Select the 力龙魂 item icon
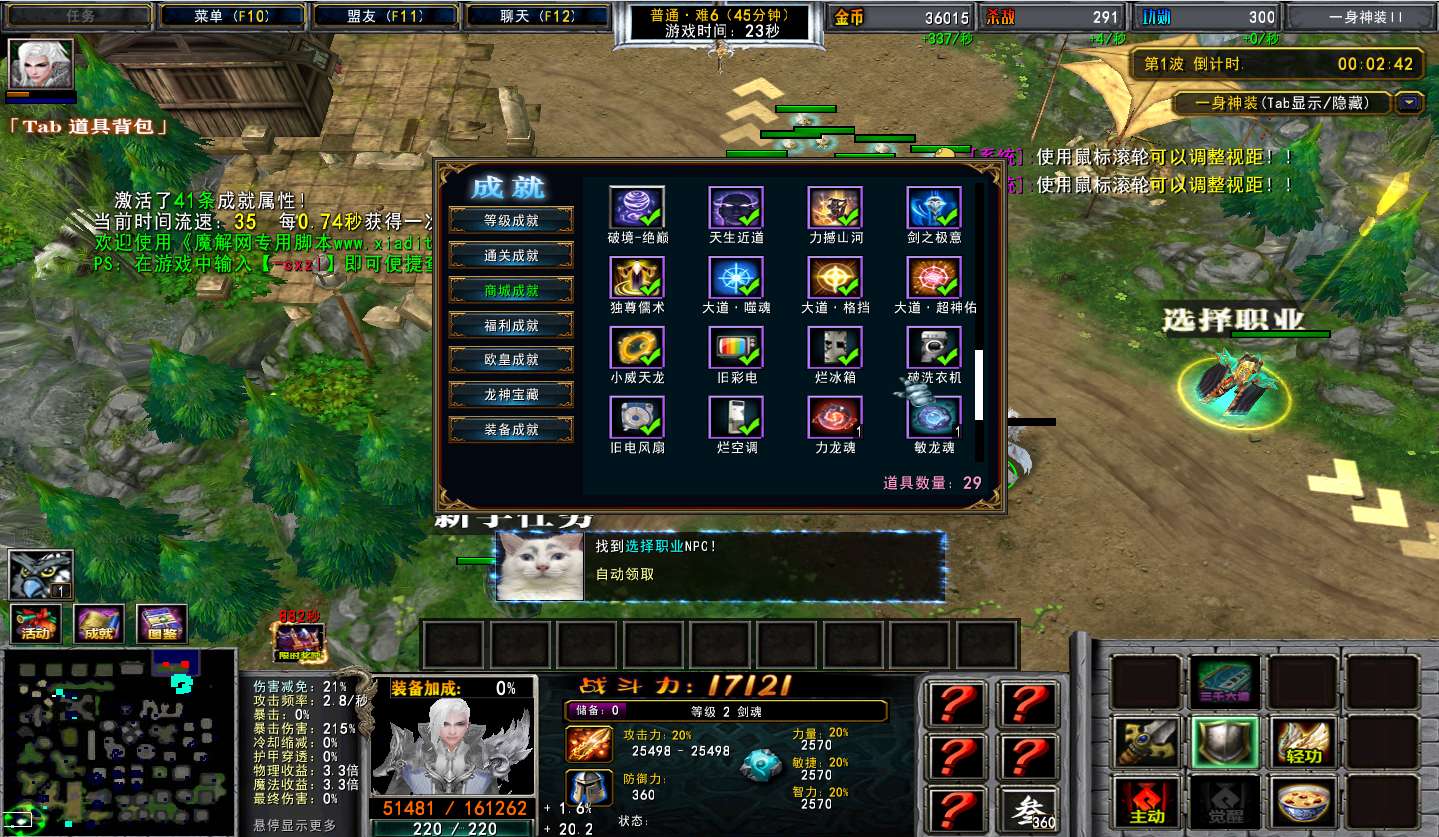Viewport: 1439px width, 837px height. click(x=834, y=417)
